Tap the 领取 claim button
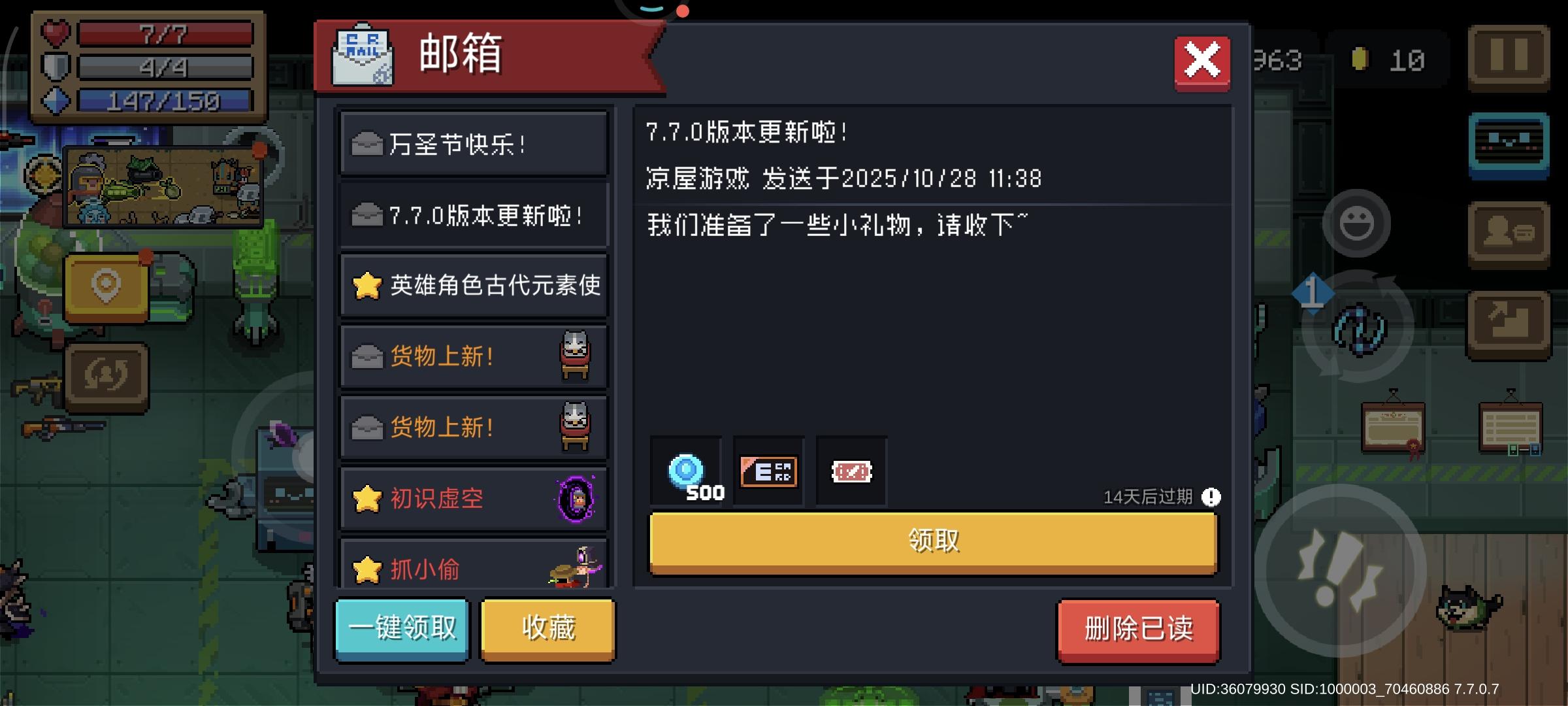 tap(934, 540)
